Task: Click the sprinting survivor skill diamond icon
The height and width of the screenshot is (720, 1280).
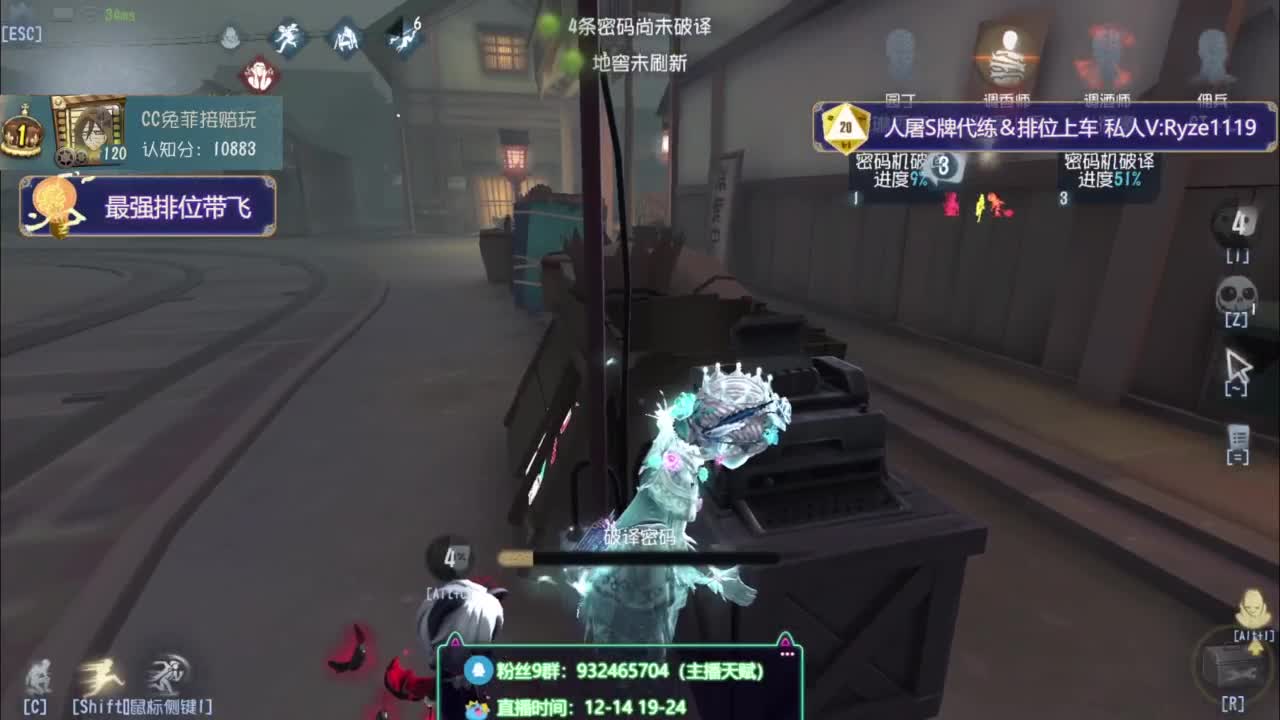Action: [x=287, y=40]
